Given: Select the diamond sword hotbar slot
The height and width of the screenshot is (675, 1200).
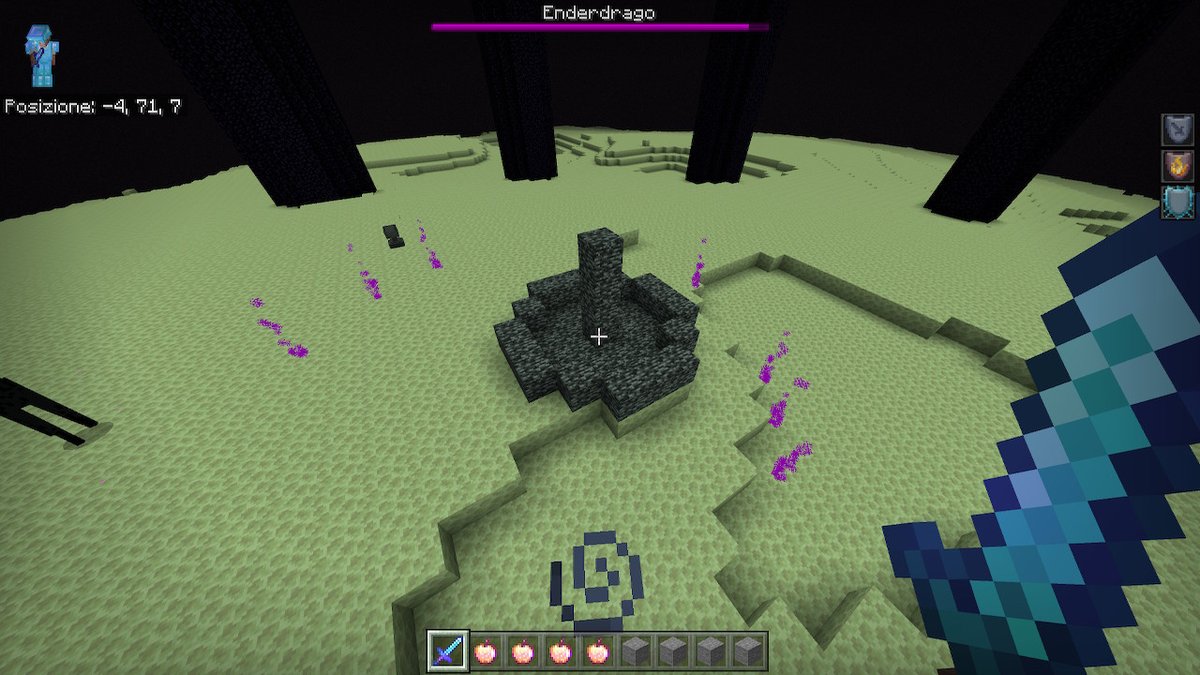Looking at the screenshot, I should pos(446,651).
